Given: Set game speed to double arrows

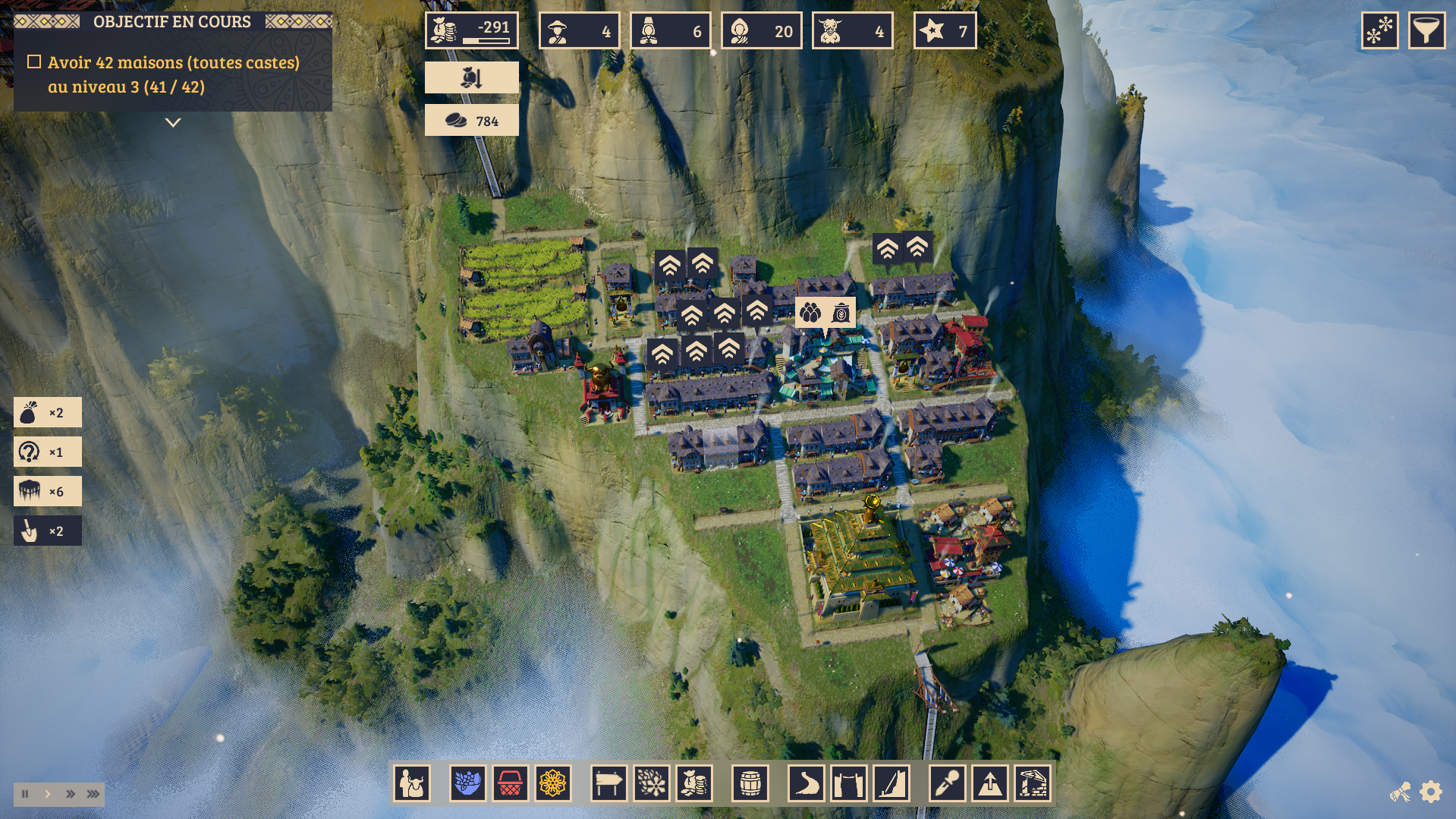Looking at the screenshot, I should point(71,794).
